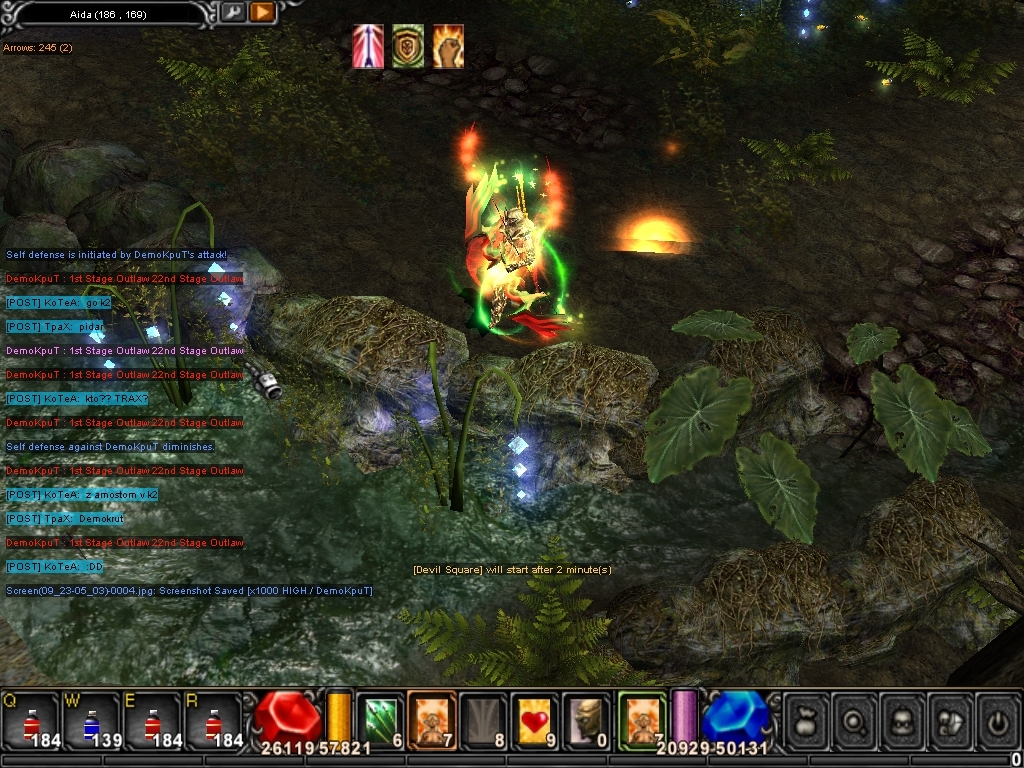The width and height of the screenshot is (1024, 768).
Task: Use the red potion in R slot
Action: pos(213,721)
